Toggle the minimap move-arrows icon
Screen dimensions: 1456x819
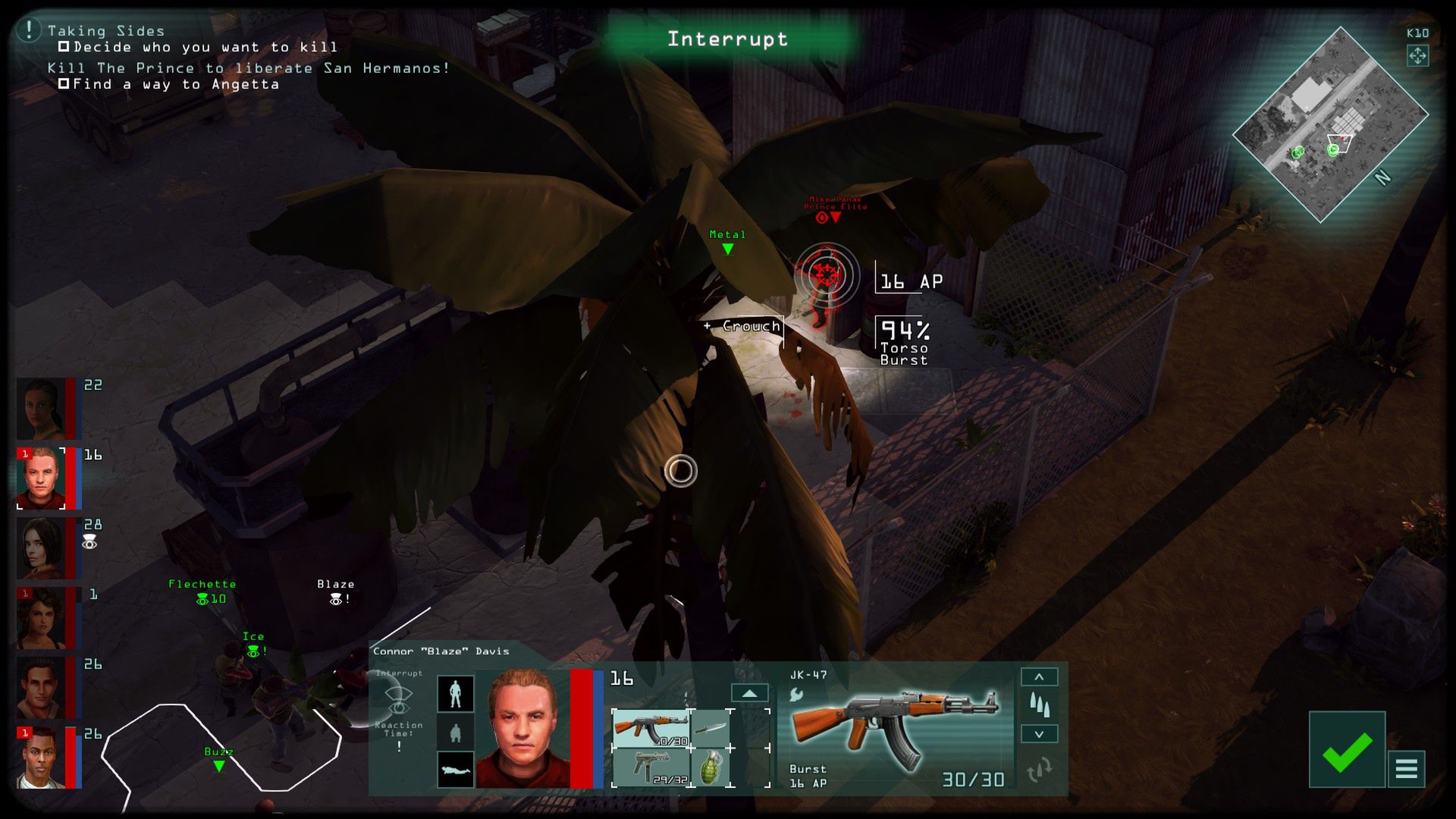point(1417,56)
